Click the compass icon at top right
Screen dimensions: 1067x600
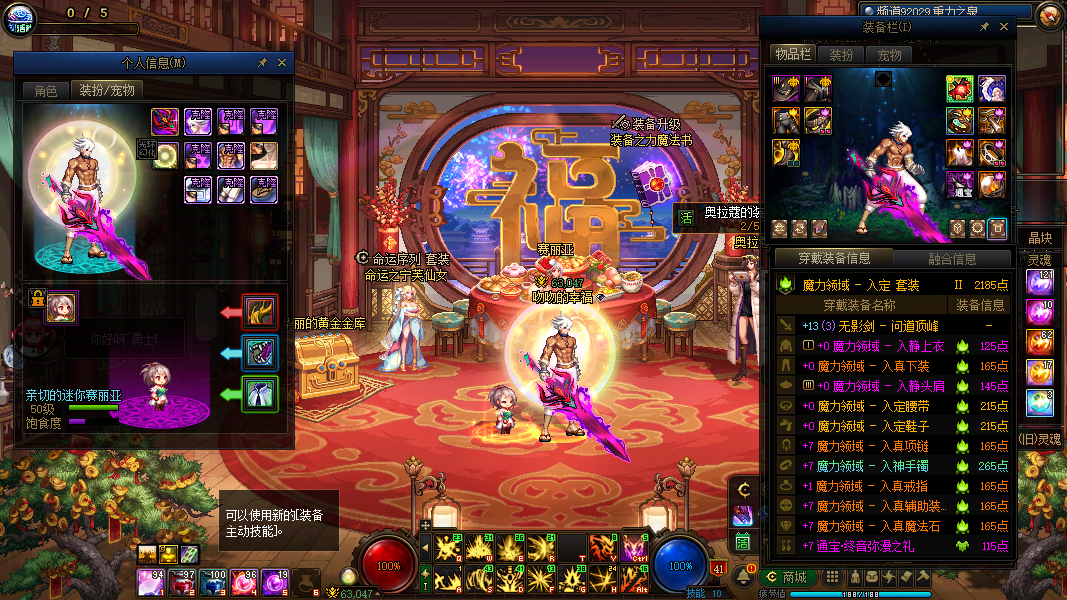click(x=1050, y=14)
